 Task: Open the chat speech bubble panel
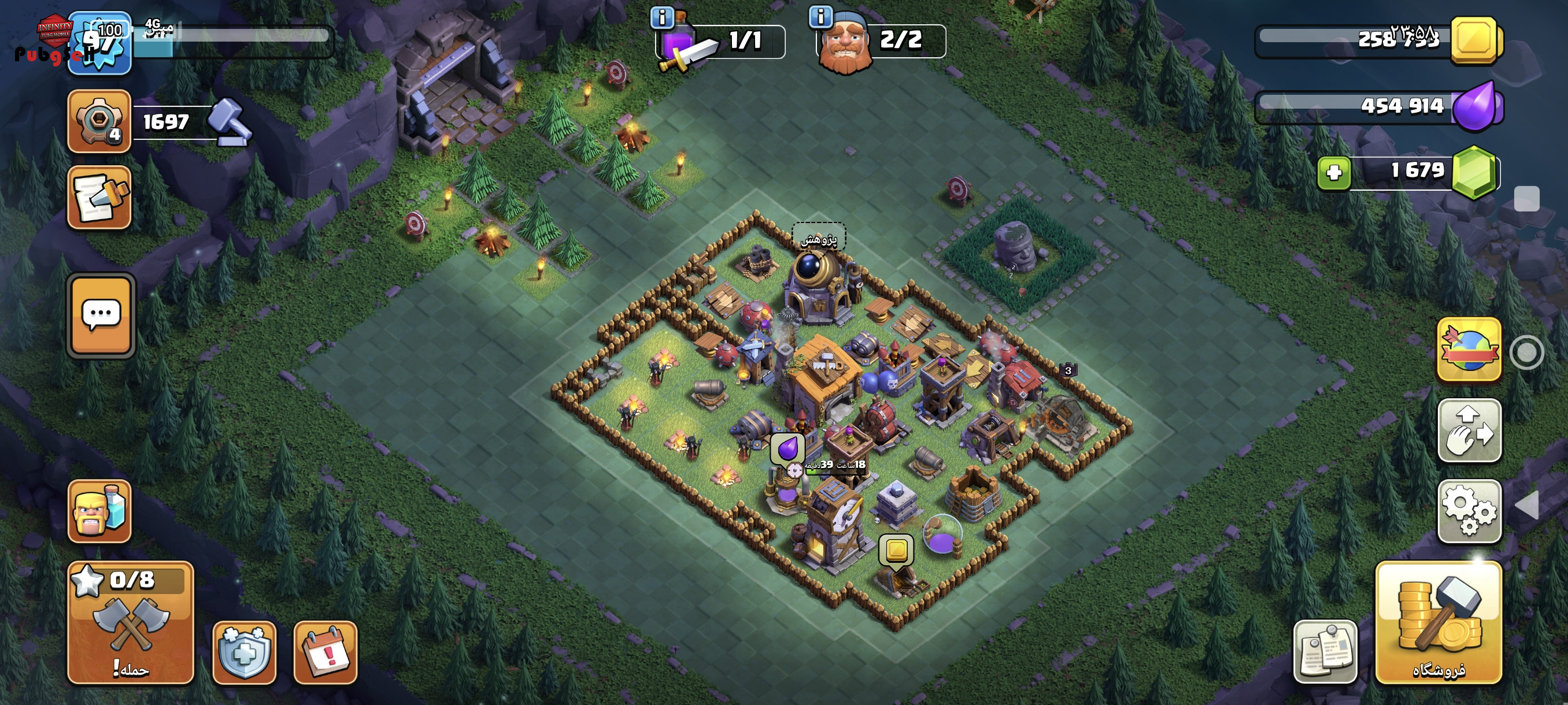[x=101, y=315]
